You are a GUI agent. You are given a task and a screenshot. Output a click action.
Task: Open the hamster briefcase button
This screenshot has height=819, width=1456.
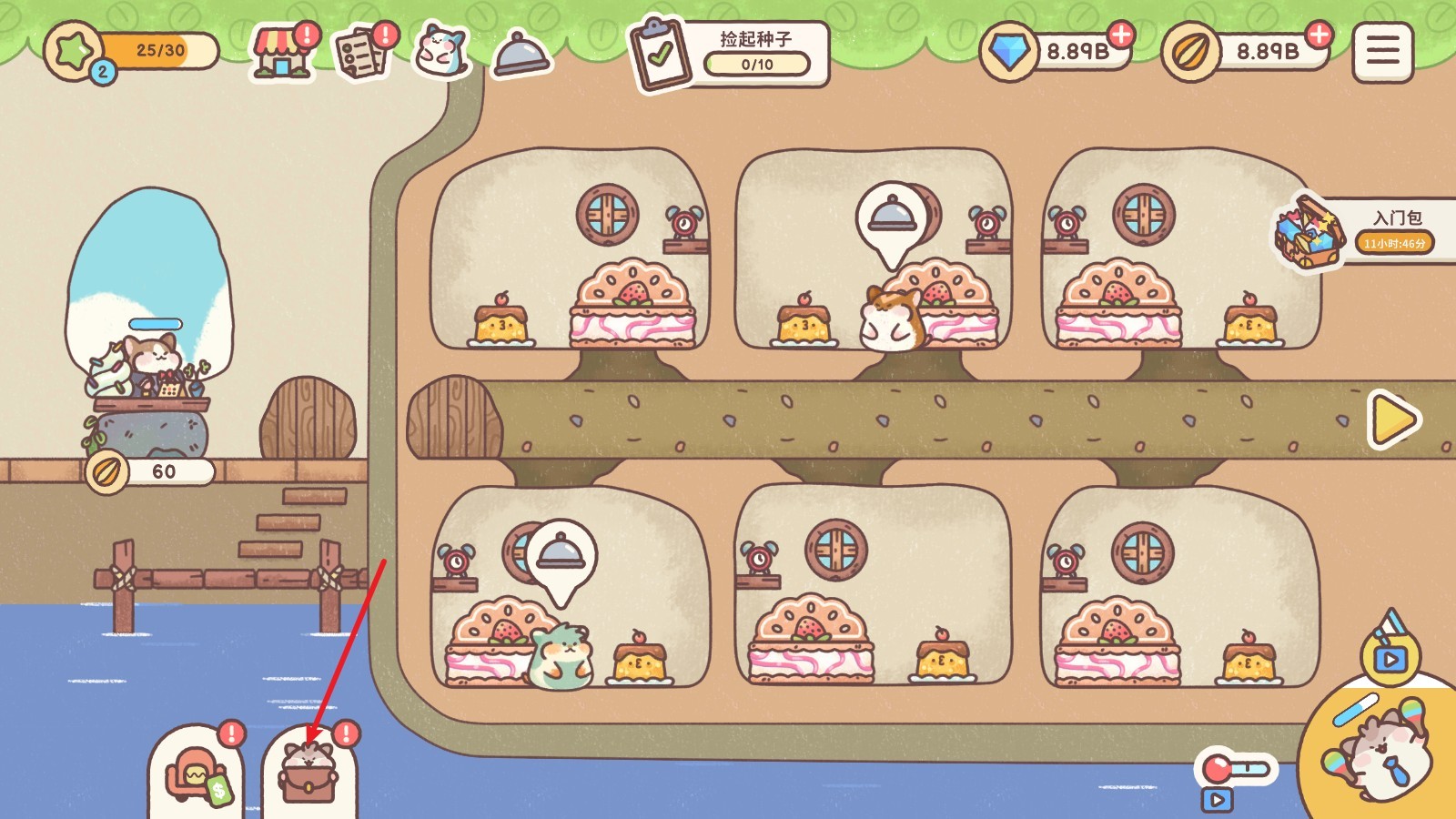coord(309,775)
